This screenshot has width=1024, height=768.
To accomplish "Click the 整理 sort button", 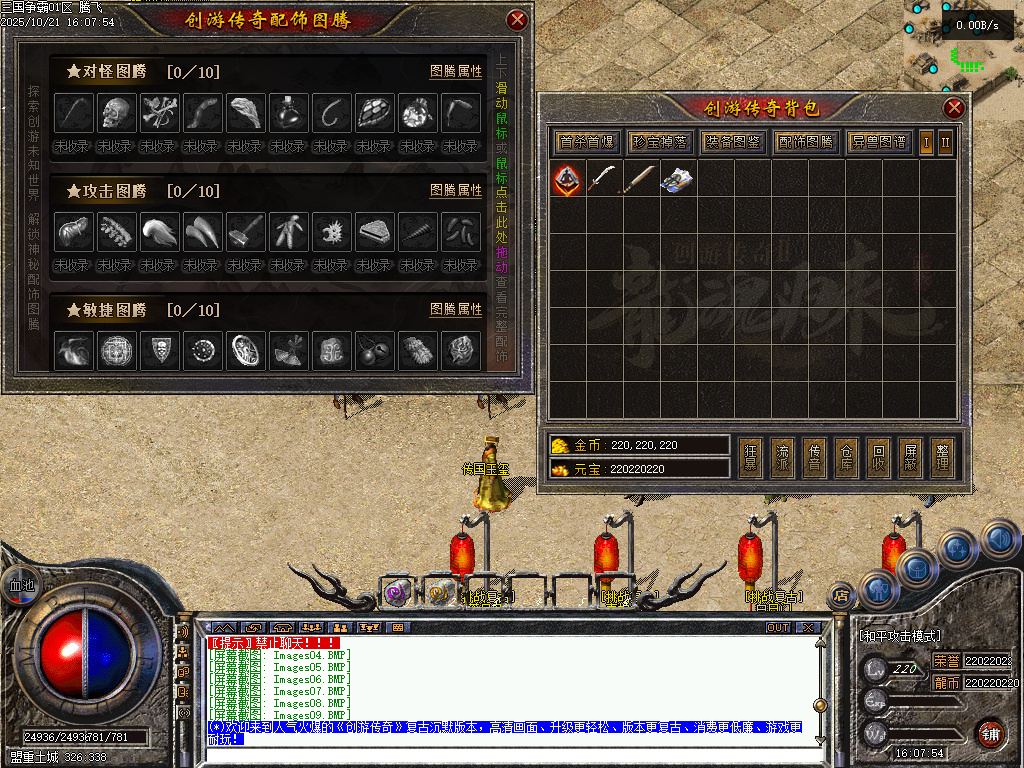I will coord(941,457).
